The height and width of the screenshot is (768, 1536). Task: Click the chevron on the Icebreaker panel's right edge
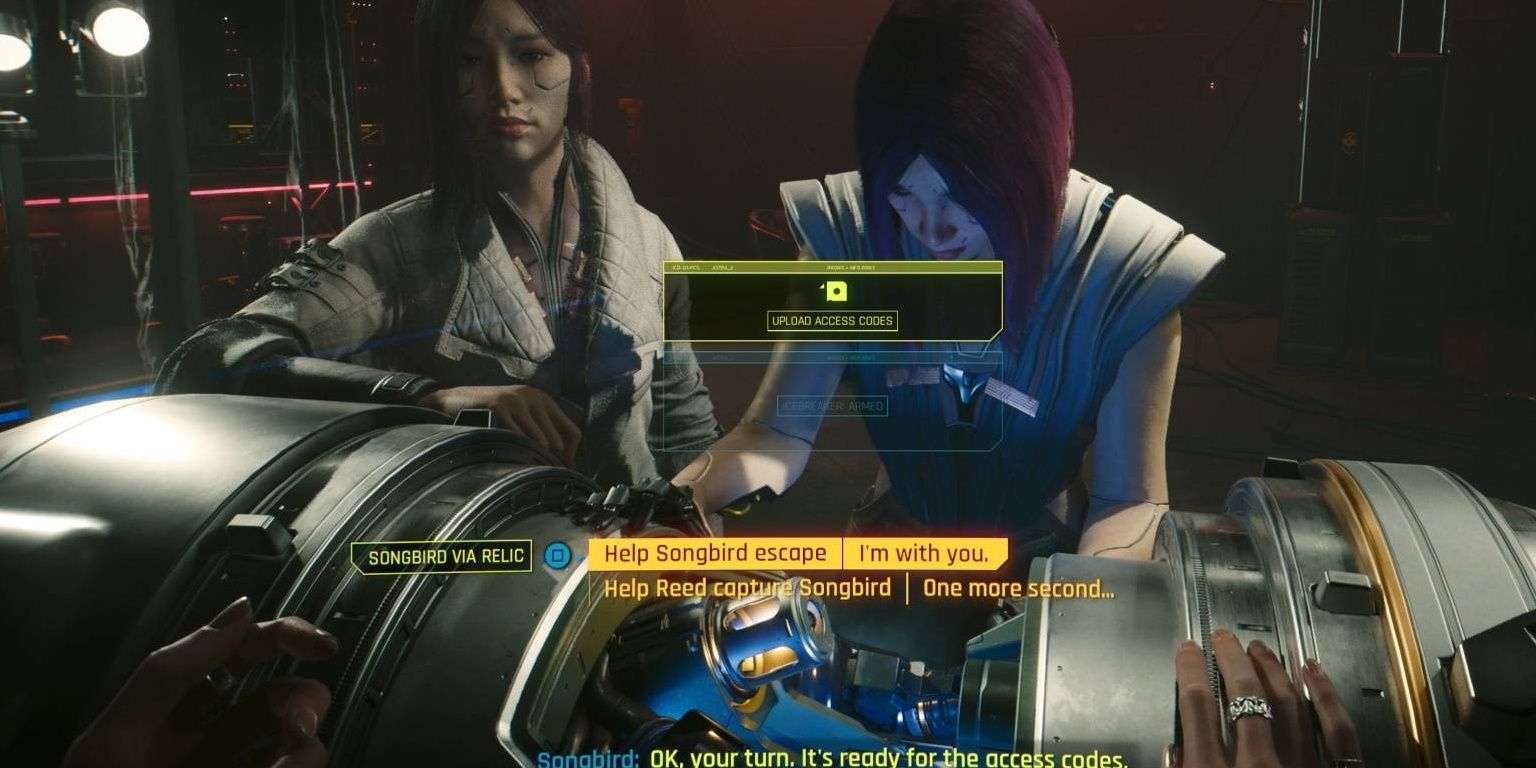pos(951,356)
